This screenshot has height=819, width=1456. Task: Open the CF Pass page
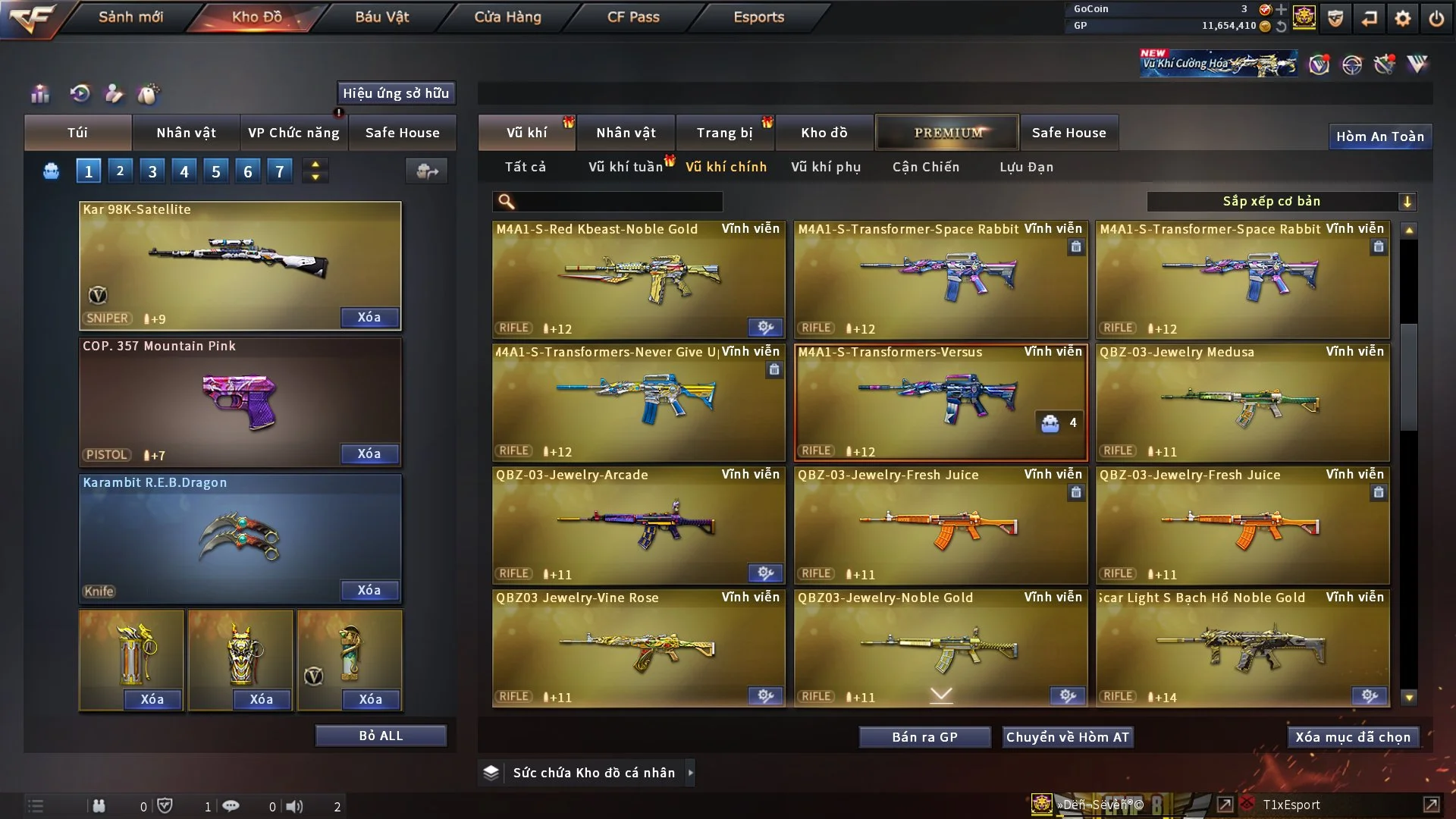[x=633, y=17]
